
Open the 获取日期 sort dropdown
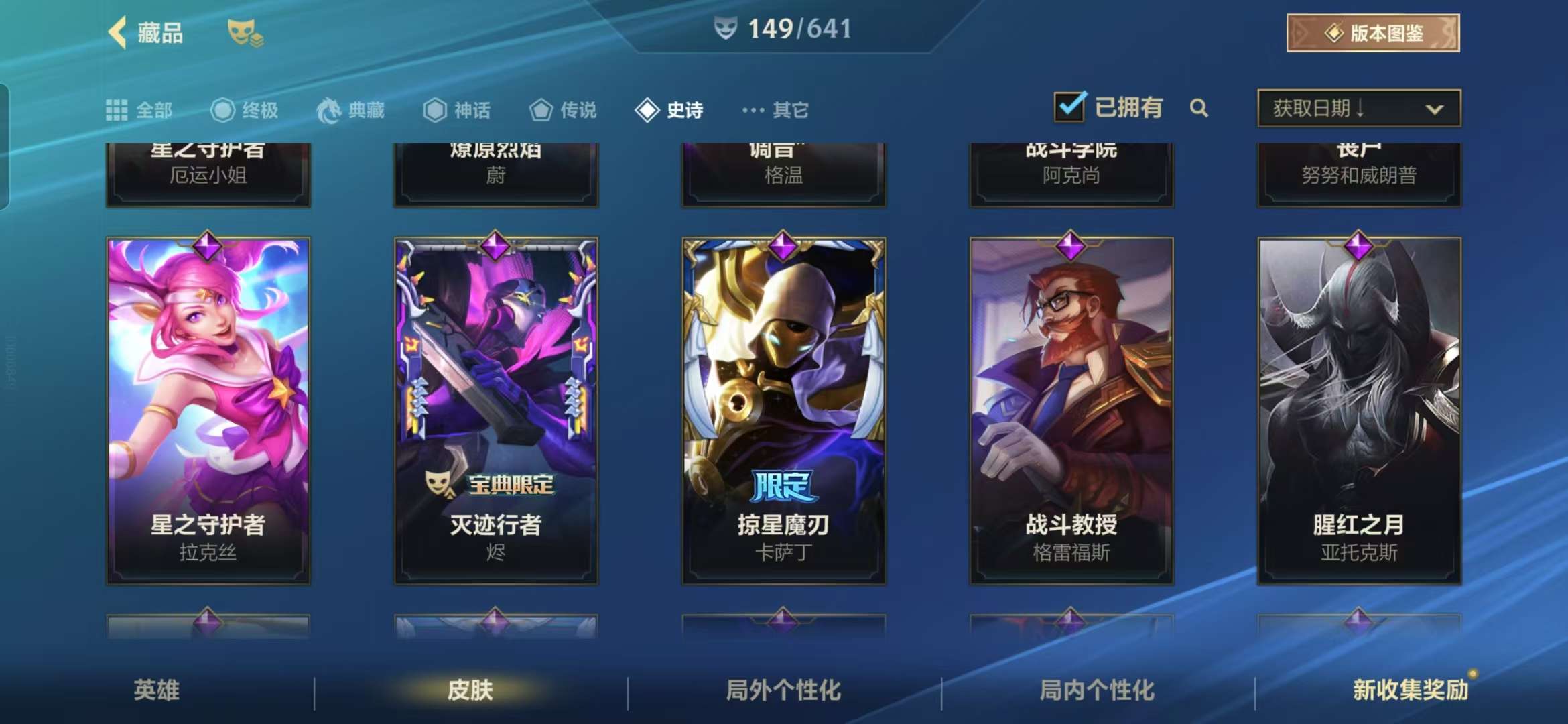pyautogui.click(x=1359, y=108)
